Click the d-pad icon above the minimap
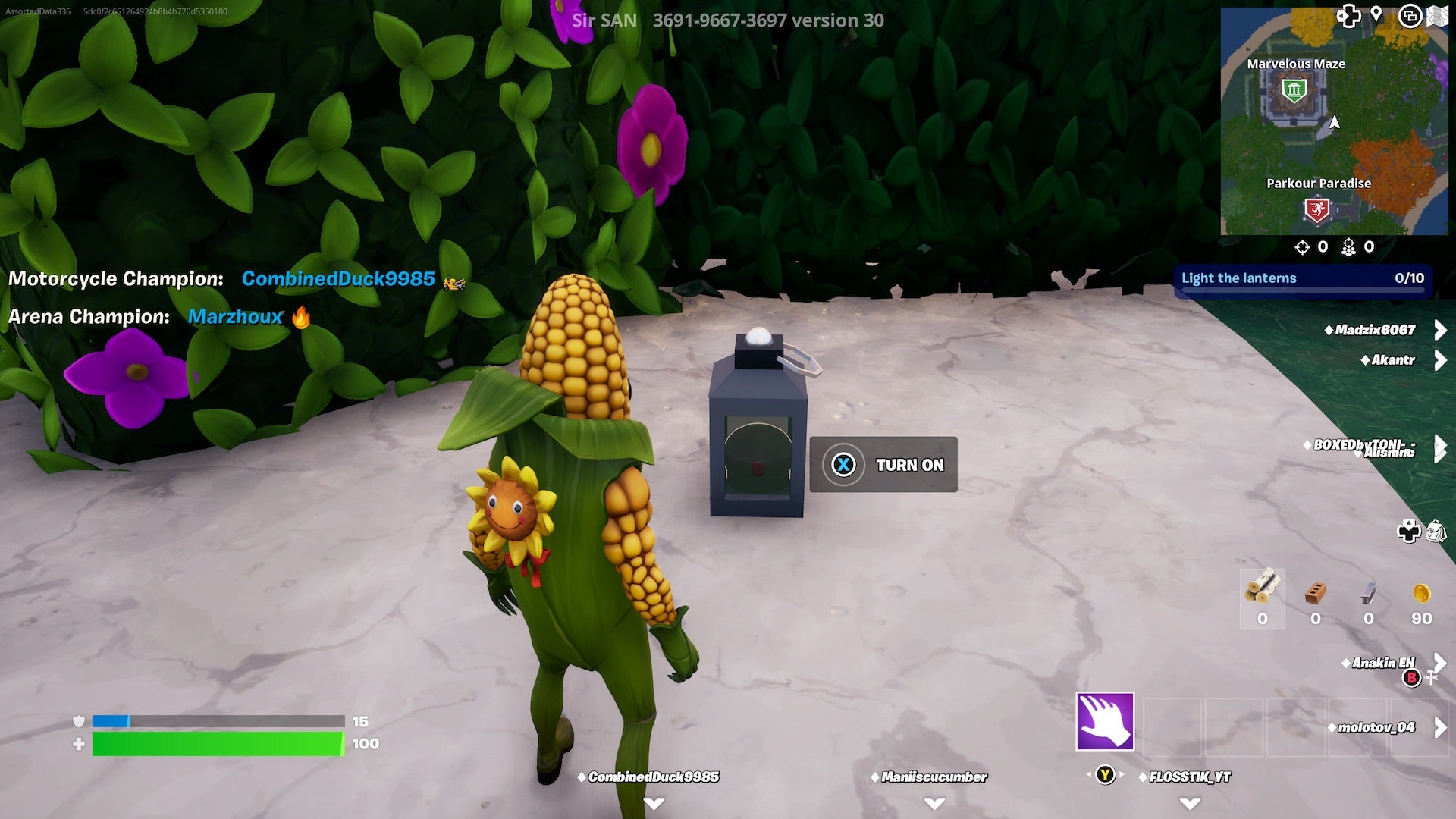Viewport: 1456px width, 819px height. coord(1348,14)
